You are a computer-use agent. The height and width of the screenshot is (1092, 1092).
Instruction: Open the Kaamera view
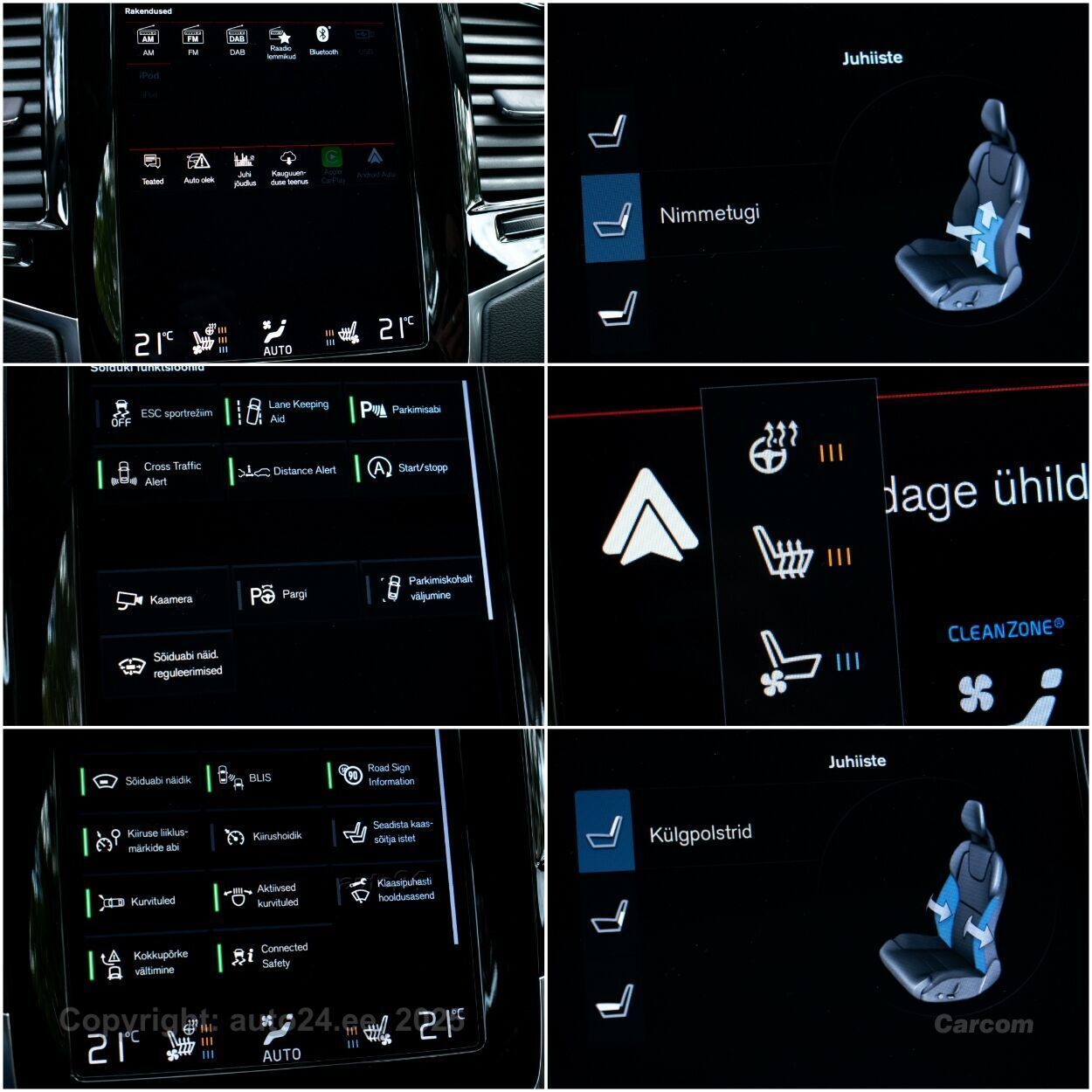162,599
